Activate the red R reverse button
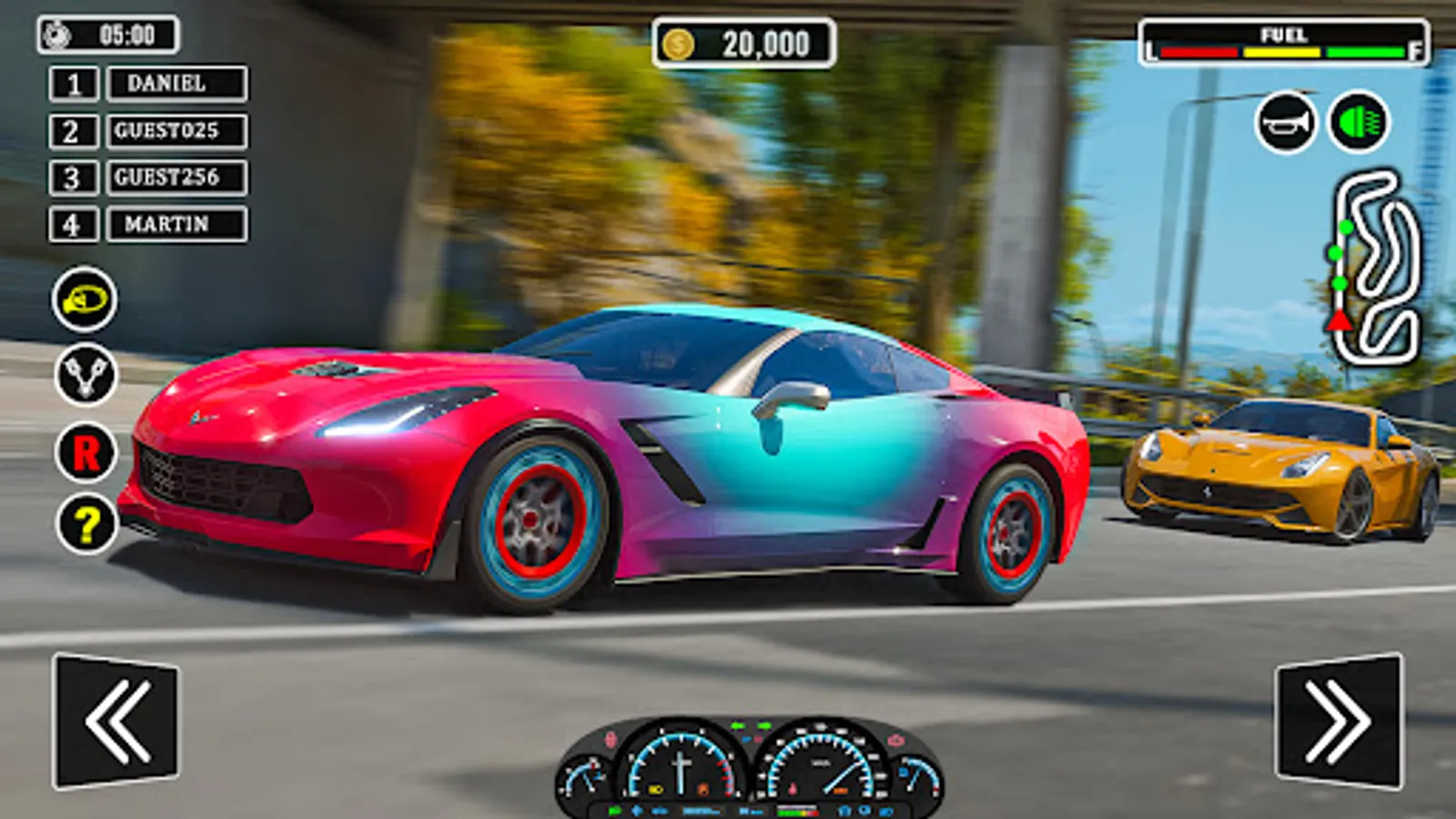1456x819 pixels. (x=86, y=452)
